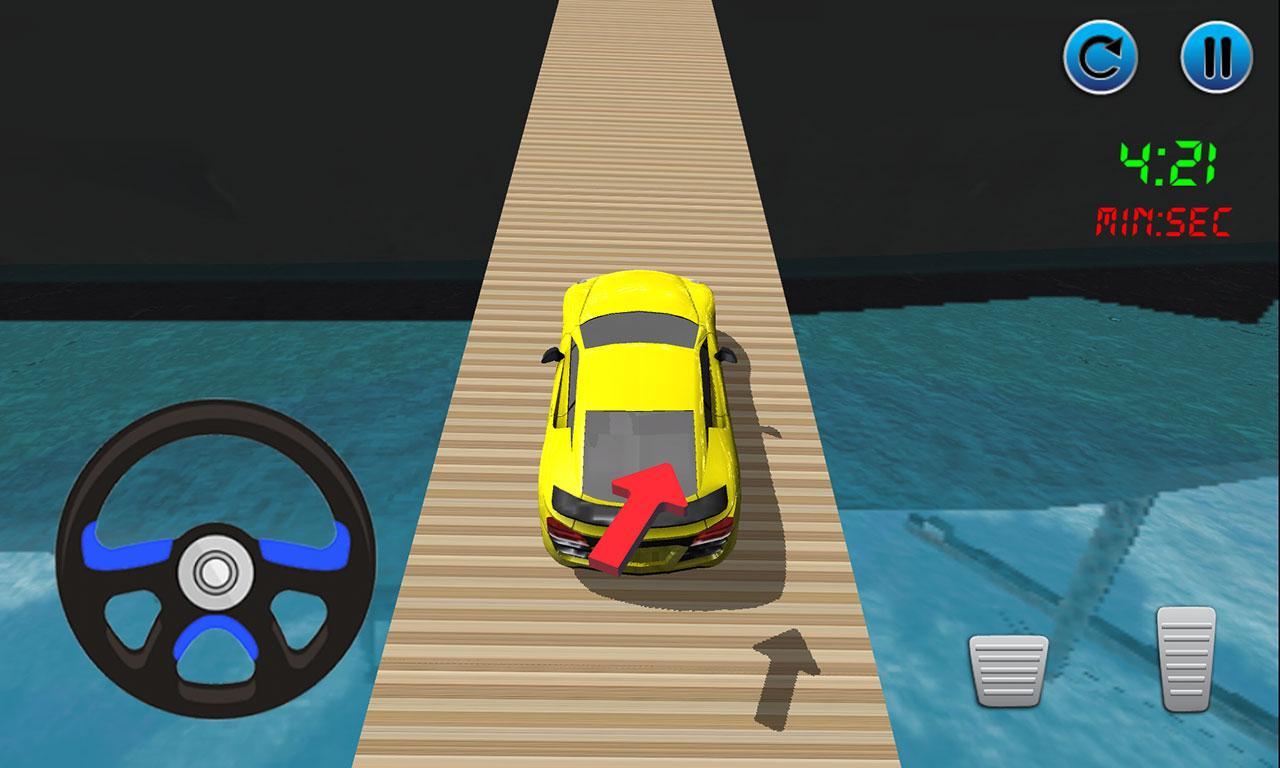Select the blue circular restart control
Viewport: 1280px width, 768px height.
click(x=1101, y=55)
